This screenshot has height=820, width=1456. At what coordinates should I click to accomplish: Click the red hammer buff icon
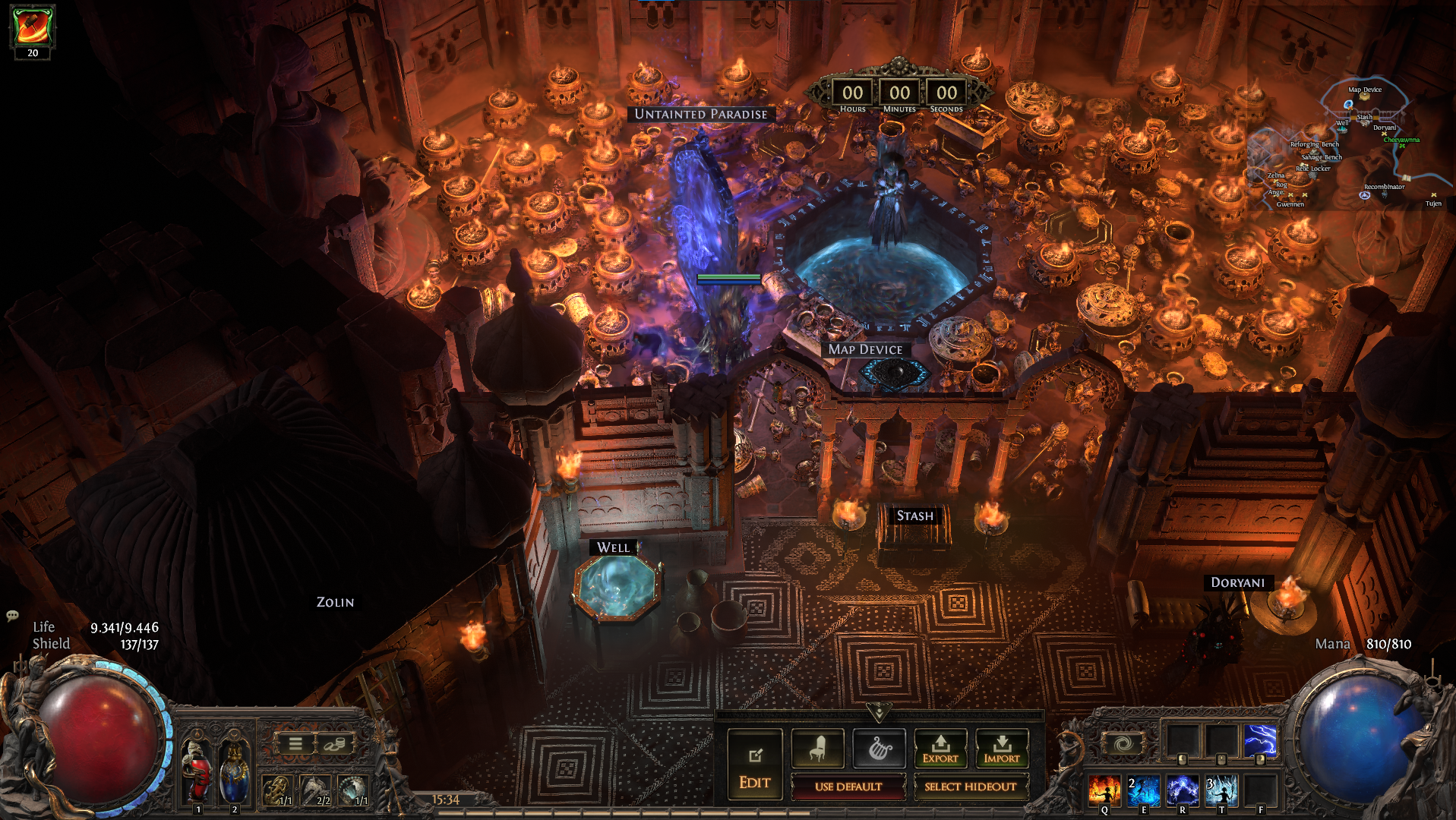pos(33,26)
